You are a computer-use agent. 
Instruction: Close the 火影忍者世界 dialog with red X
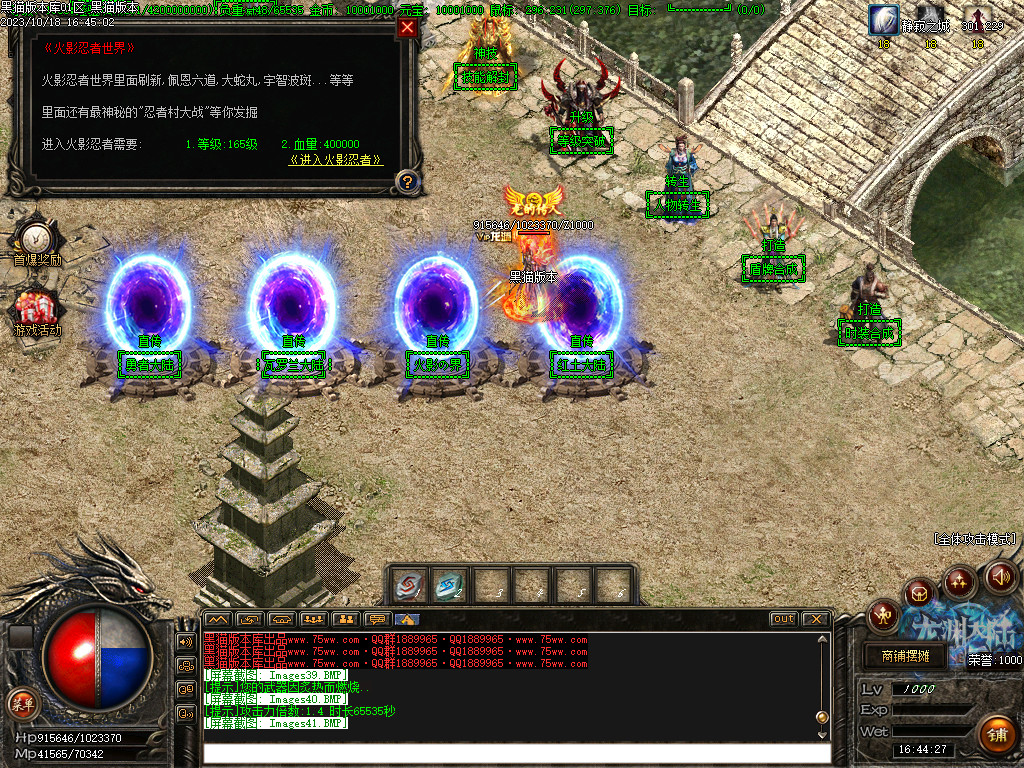click(x=407, y=28)
